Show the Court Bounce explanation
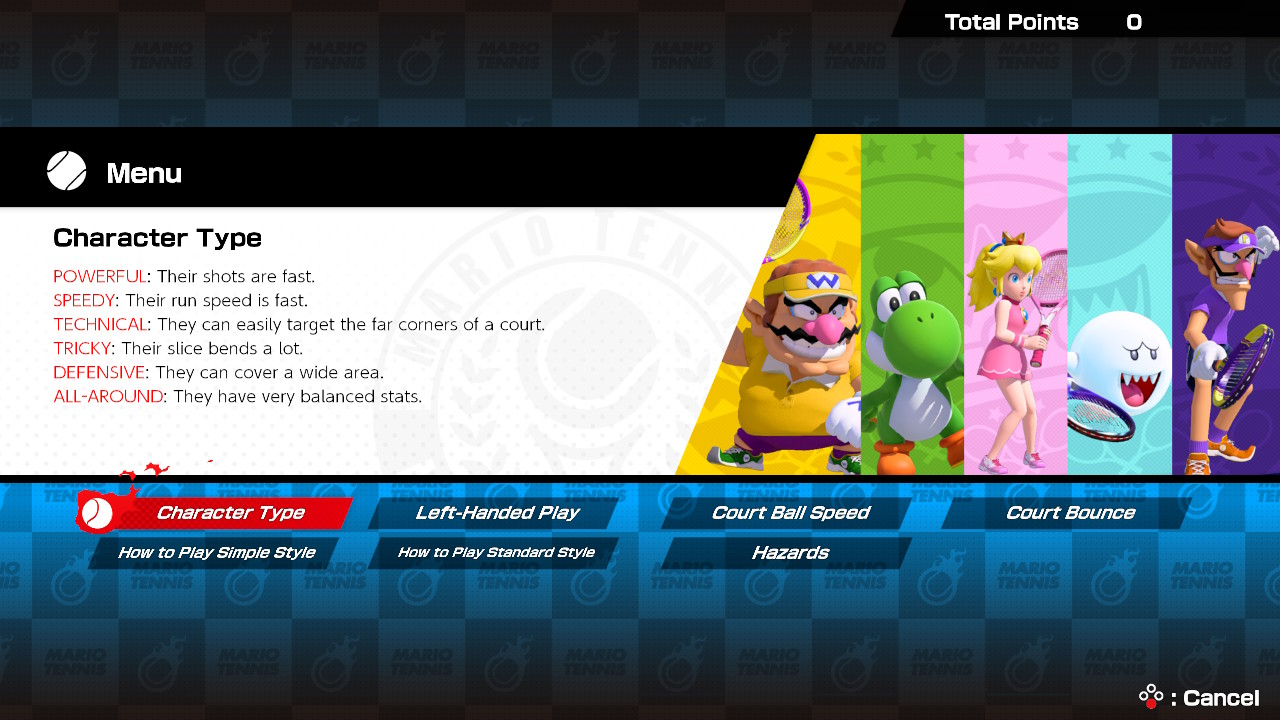 1070,513
